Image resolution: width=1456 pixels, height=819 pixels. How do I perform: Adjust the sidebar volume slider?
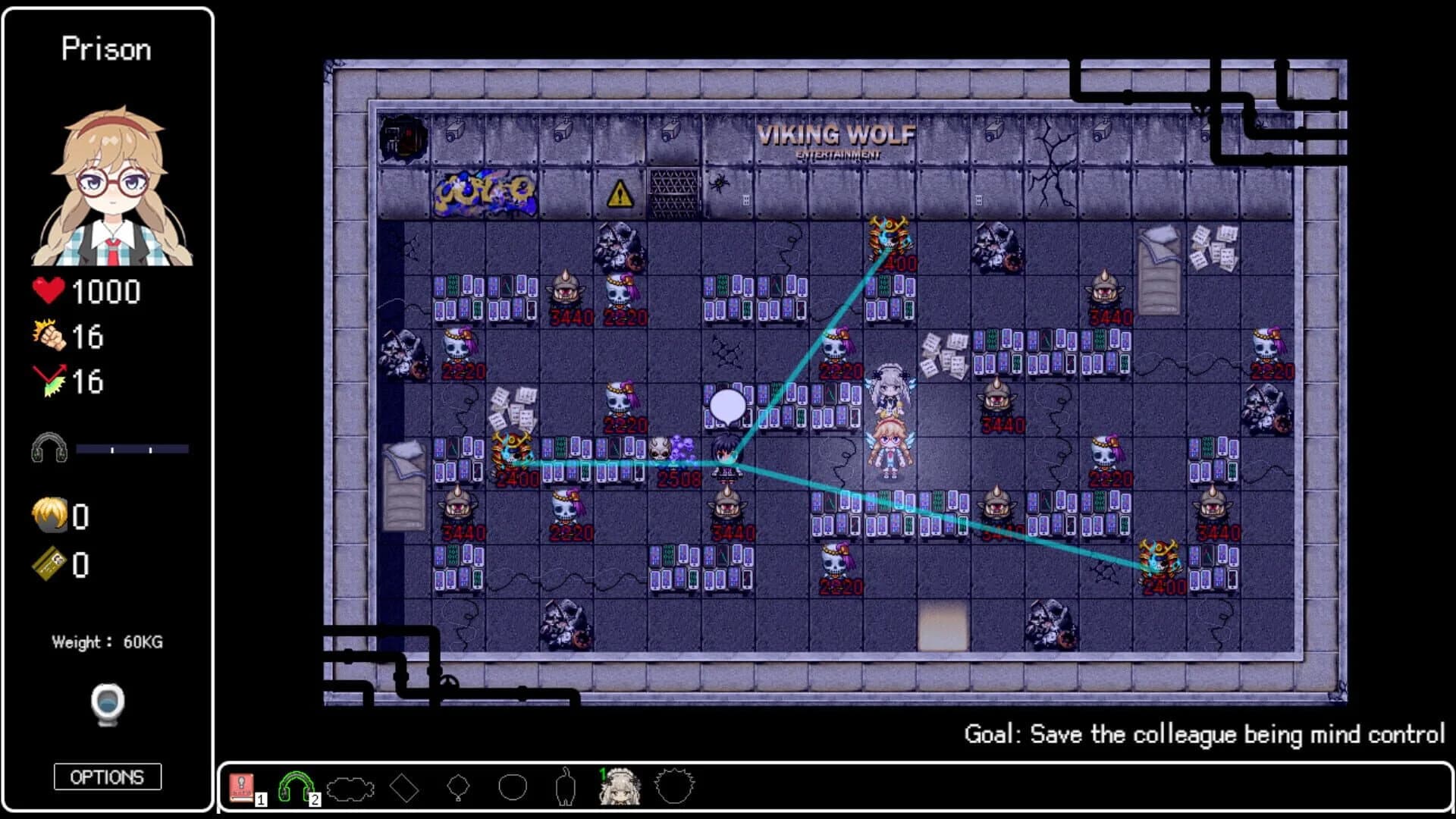click(x=133, y=448)
